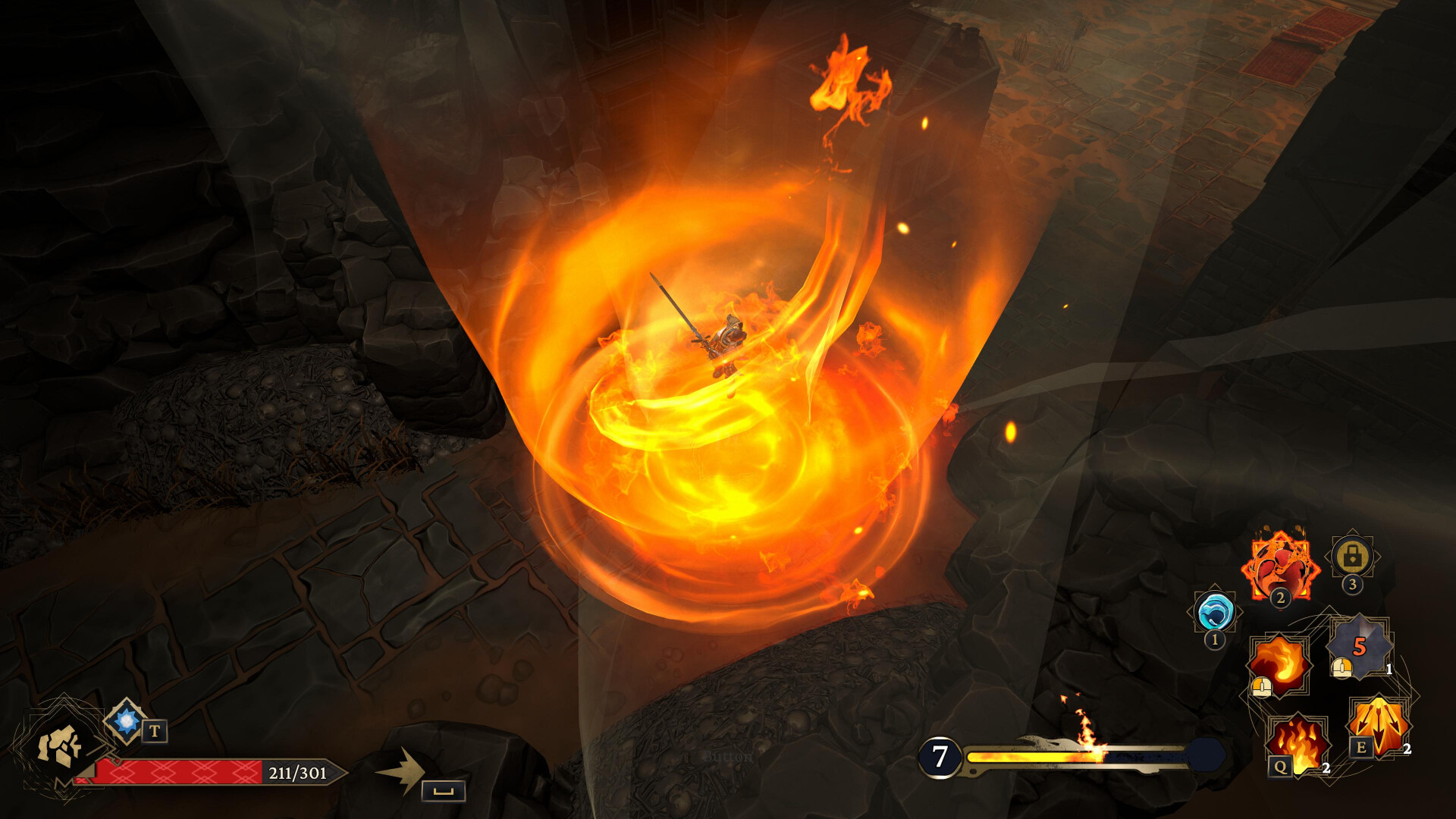Click the flaming fire spirit icon numbered 2
The width and height of the screenshot is (1456, 819).
pyautogui.click(x=1281, y=562)
